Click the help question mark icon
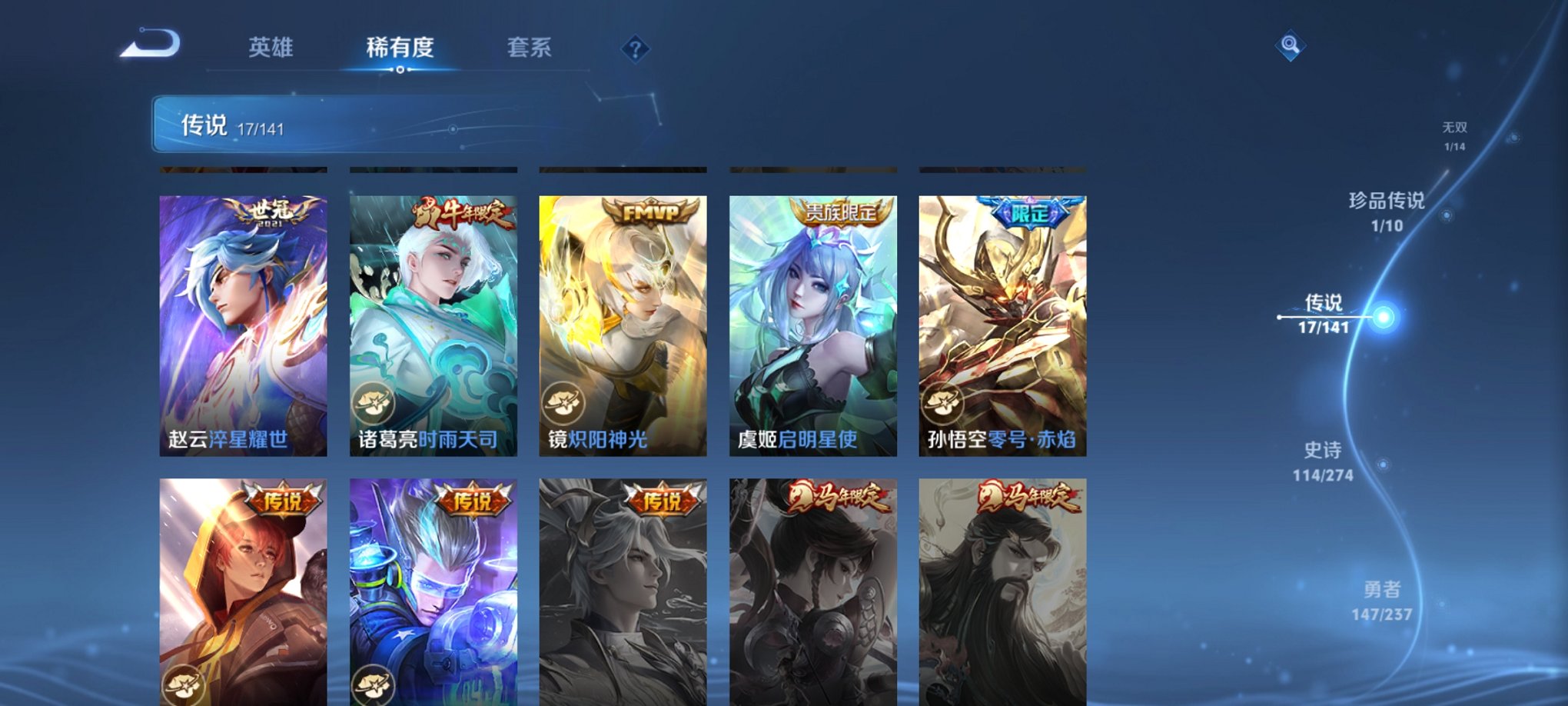 coord(635,50)
